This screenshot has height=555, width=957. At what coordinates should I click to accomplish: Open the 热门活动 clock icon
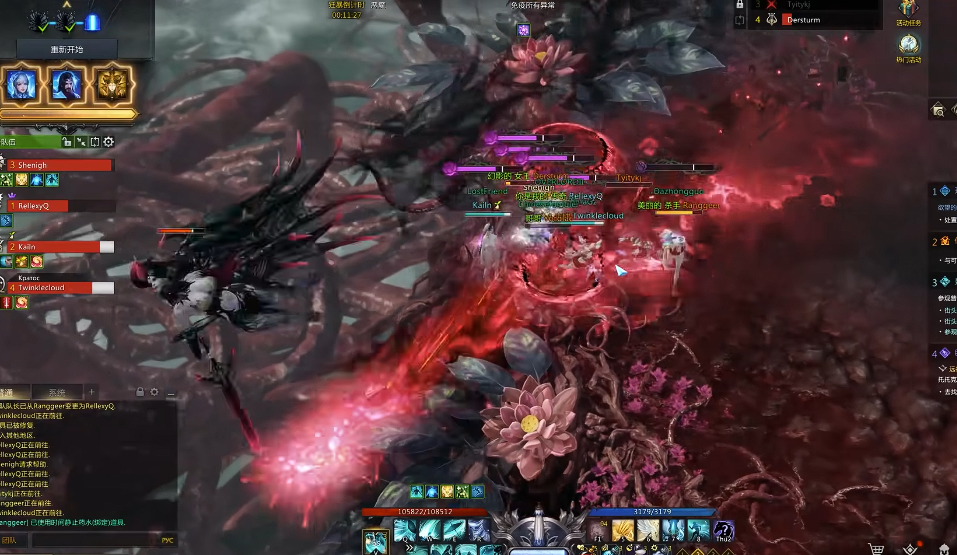point(907,45)
